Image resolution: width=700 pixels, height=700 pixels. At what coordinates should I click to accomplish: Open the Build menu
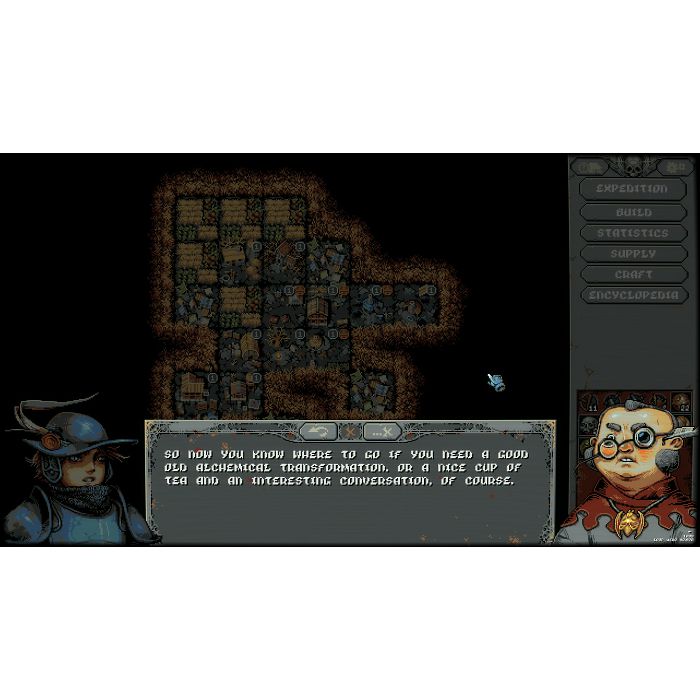click(x=633, y=212)
